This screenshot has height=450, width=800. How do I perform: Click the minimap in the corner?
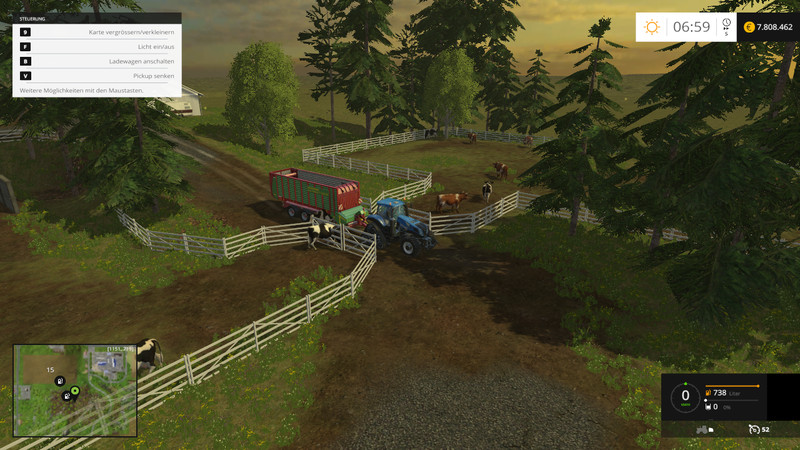pyautogui.click(x=75, y=390)
